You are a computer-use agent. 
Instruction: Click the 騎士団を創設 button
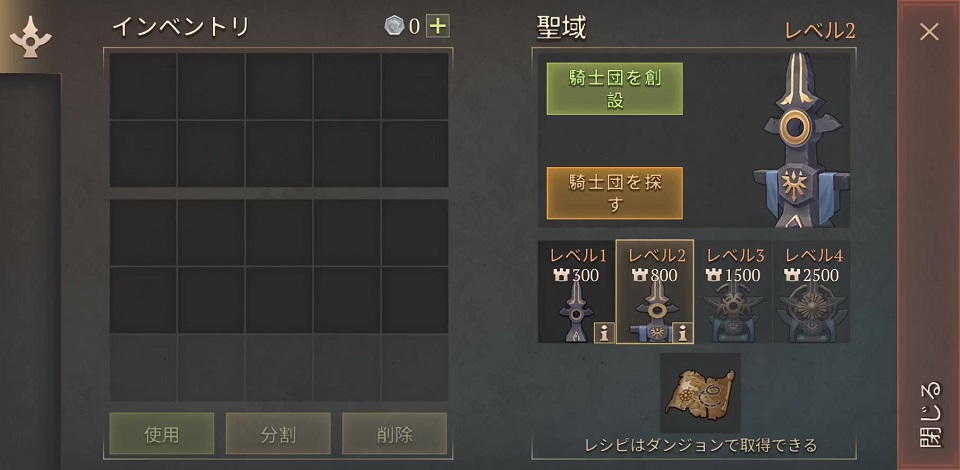point(614,89)
